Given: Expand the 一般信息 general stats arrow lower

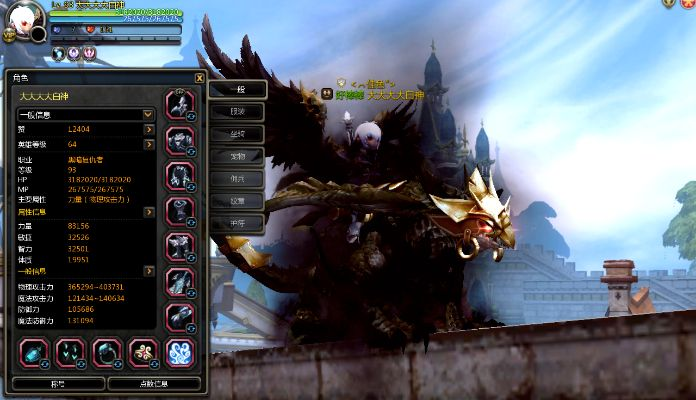Looking at the screenshot, I should [x=149, y=271].
